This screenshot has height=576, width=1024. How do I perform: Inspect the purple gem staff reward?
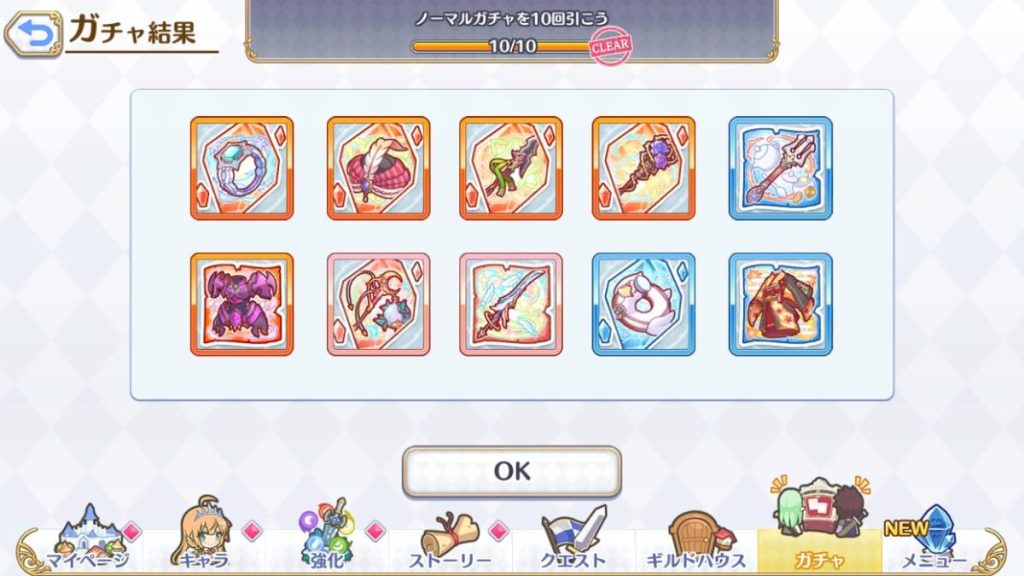(643, 168)
